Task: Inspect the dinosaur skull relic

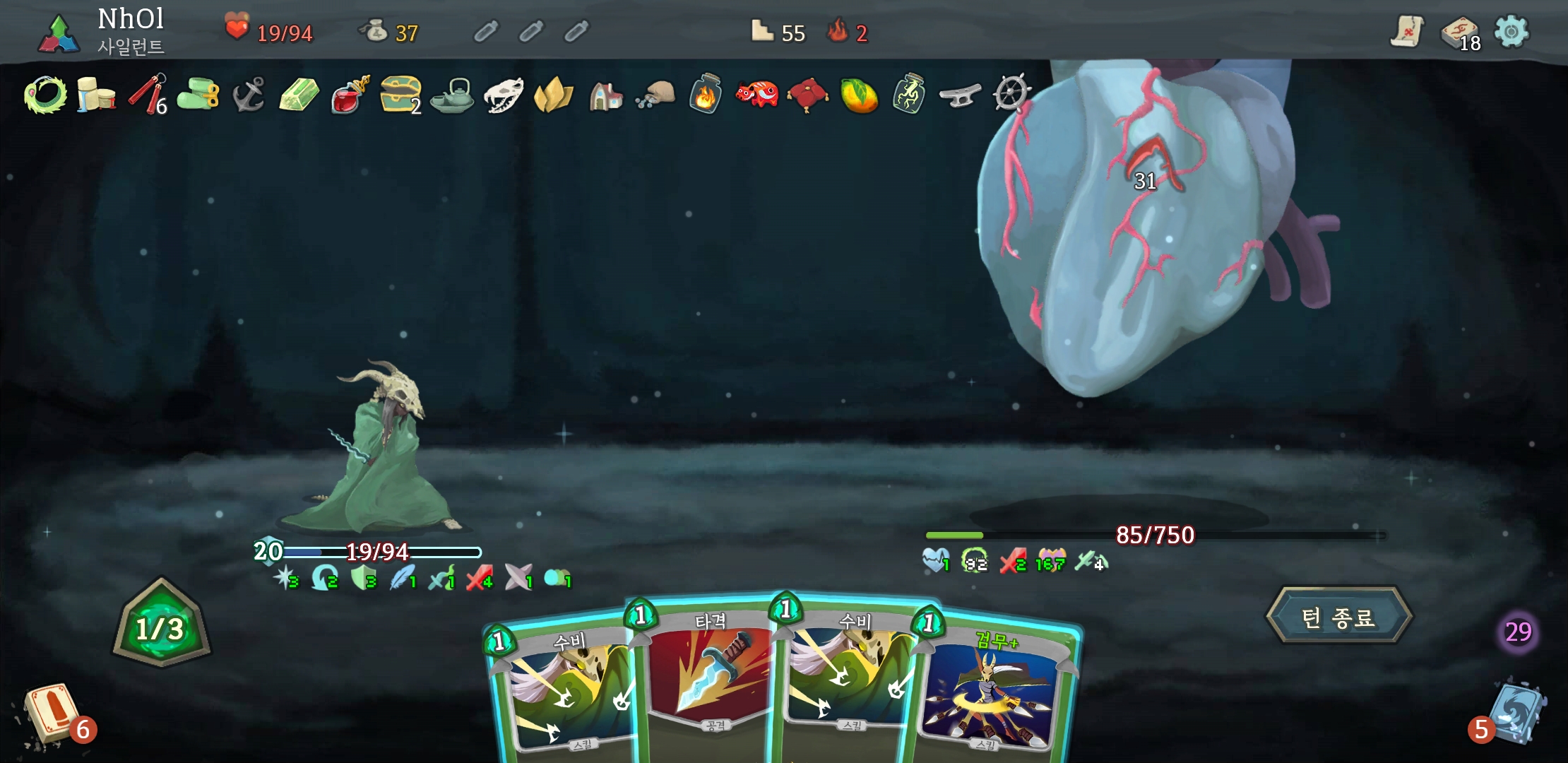Action: tap(503, 95)
